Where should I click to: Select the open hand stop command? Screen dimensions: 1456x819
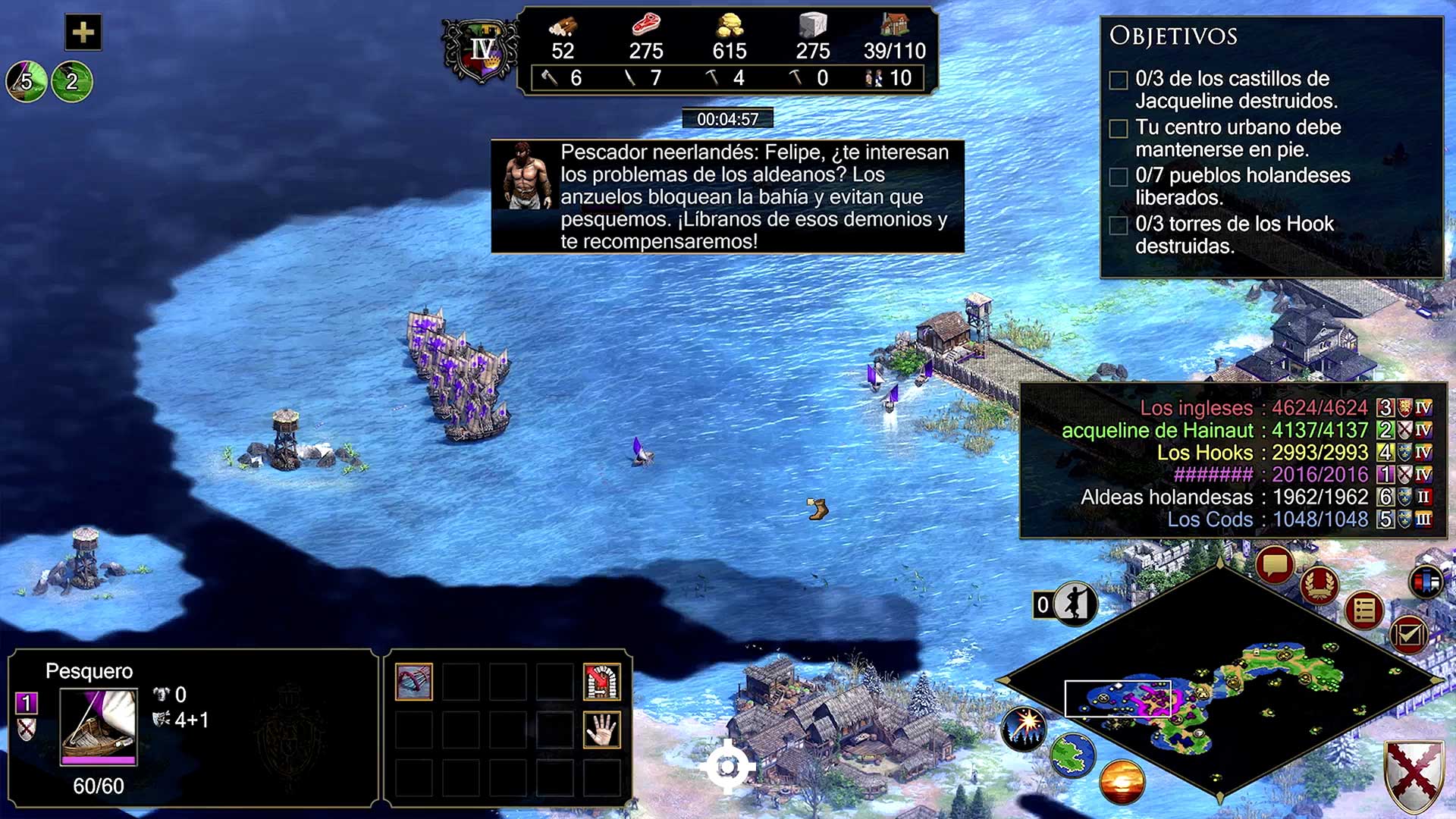click(601, 730)
